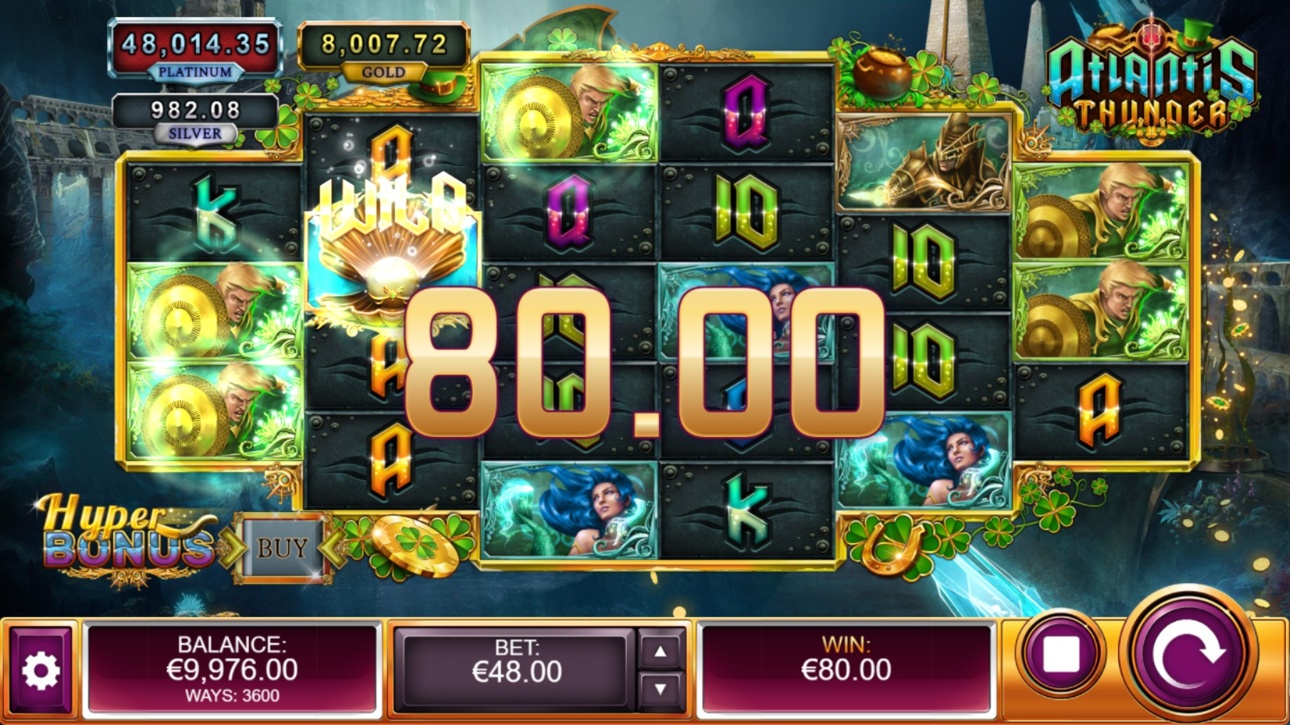This screenshot has height=725, width=1290.
Task: Stop the spin with square button
Action: [x=1060, y=655]
